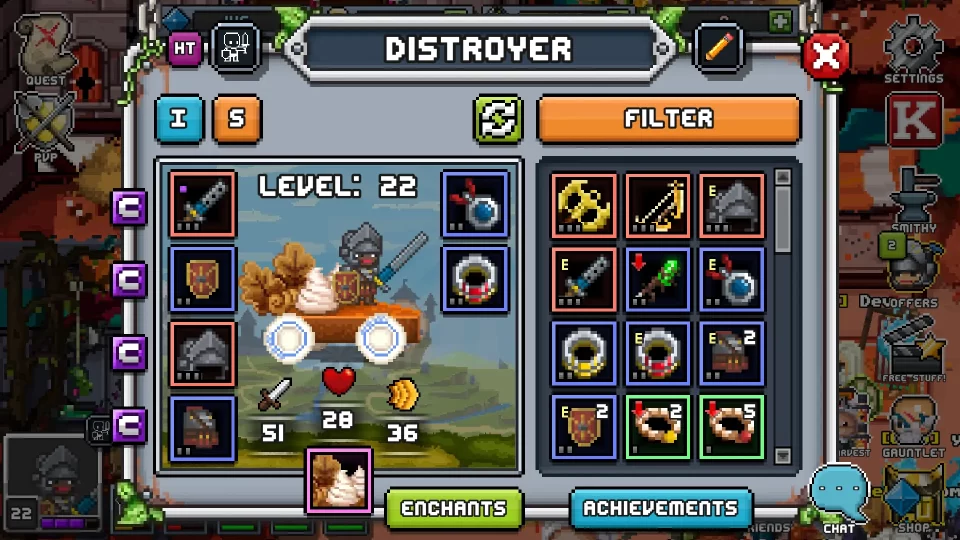This screenshot has height=540, width=960.
Task: Close the Distroyer character window
Action: click(x=826, y=57)
